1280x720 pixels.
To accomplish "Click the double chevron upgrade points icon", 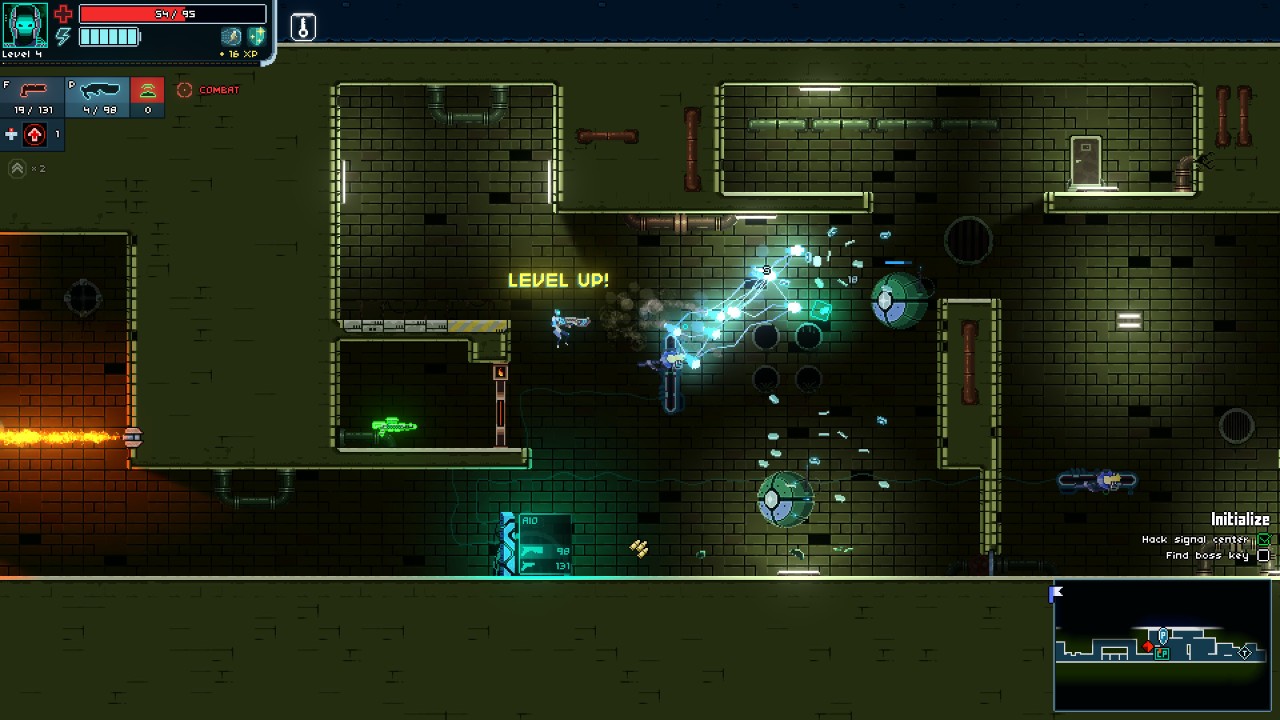I will click(17, 168).
